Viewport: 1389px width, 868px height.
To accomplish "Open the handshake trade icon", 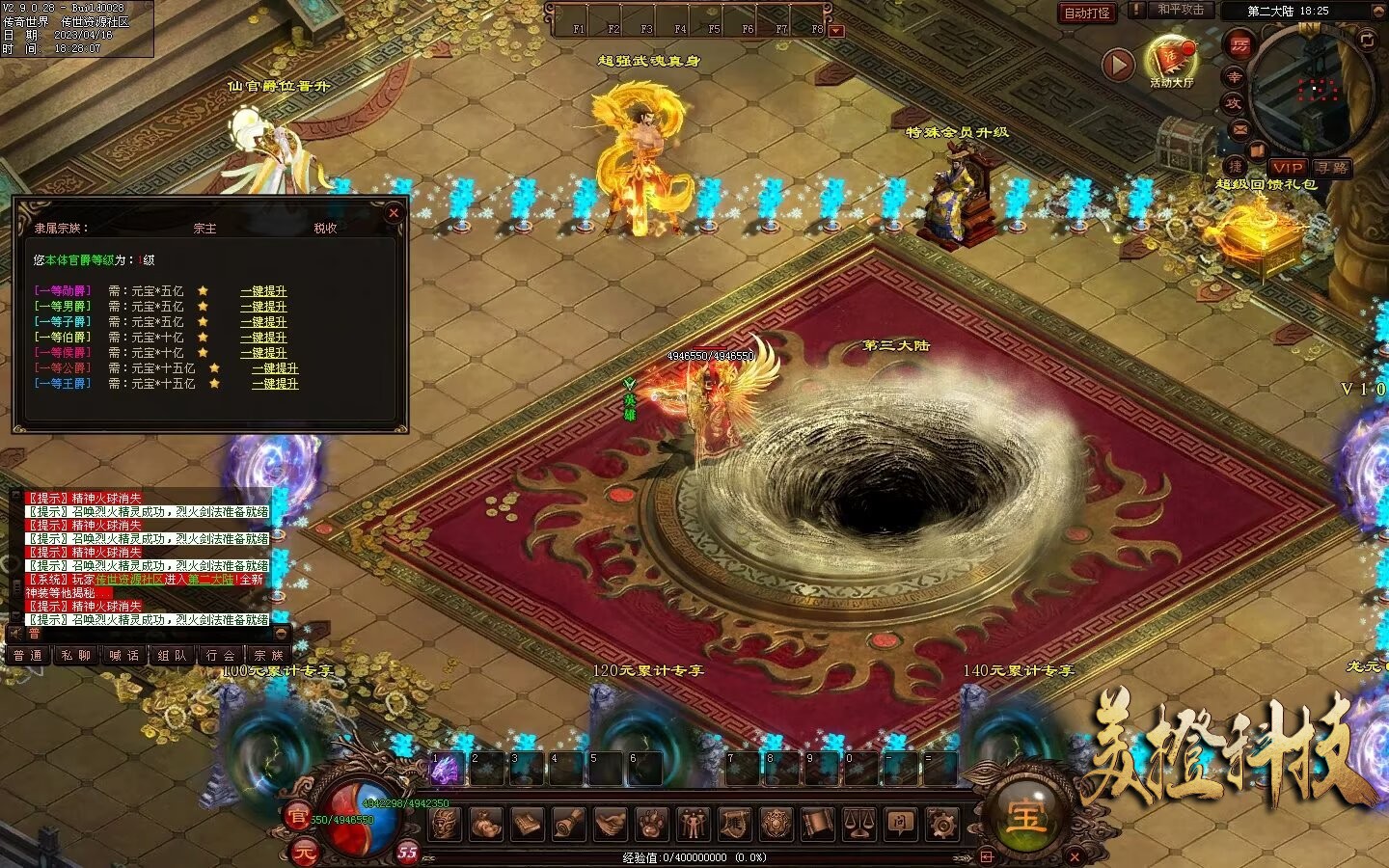I will [x=610, y=825].
